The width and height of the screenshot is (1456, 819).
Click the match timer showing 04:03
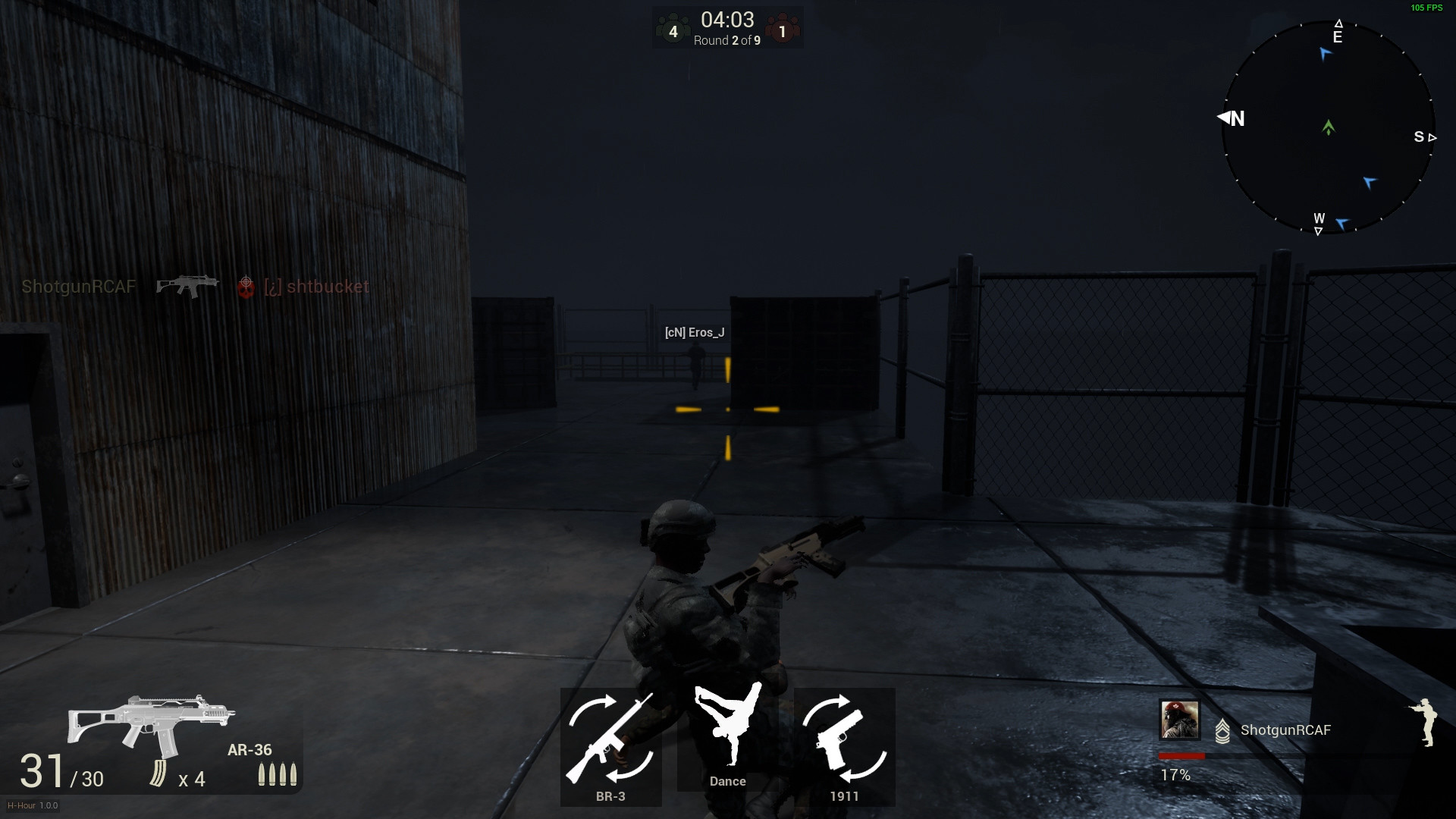pos(726,18)
